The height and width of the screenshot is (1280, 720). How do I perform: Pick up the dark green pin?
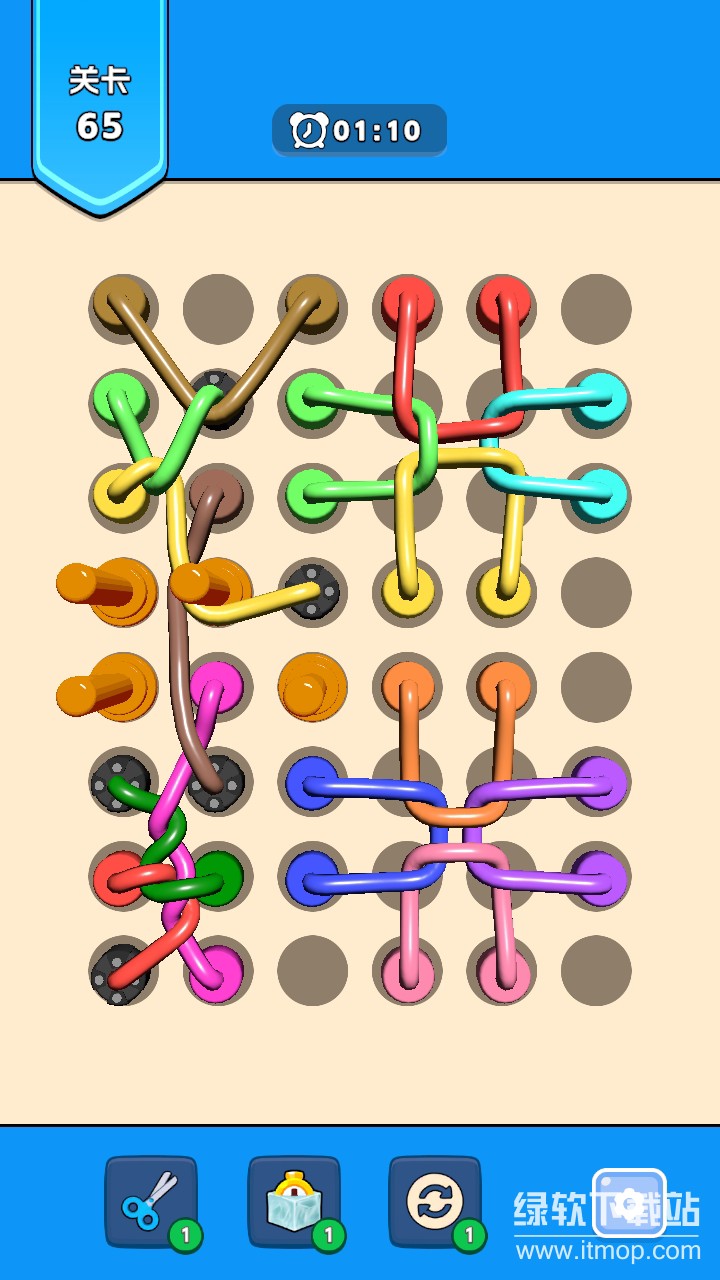(219, 874)
